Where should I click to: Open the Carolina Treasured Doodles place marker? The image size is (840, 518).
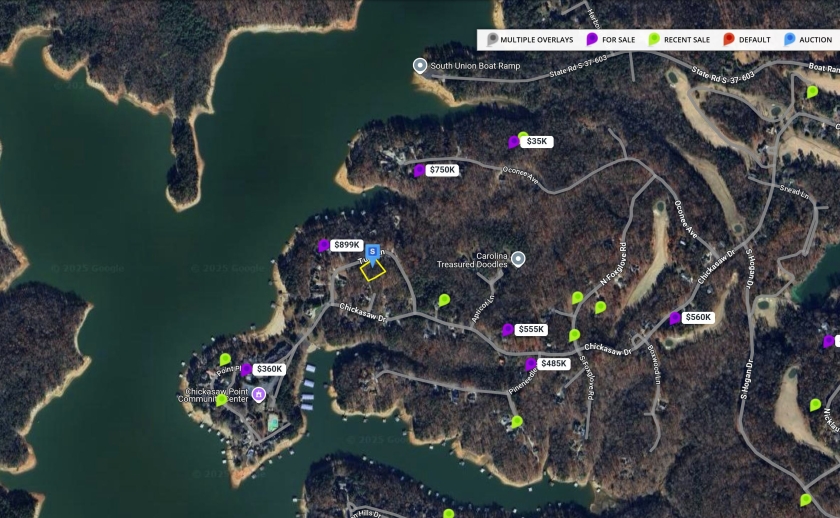[x=519, y=259]
